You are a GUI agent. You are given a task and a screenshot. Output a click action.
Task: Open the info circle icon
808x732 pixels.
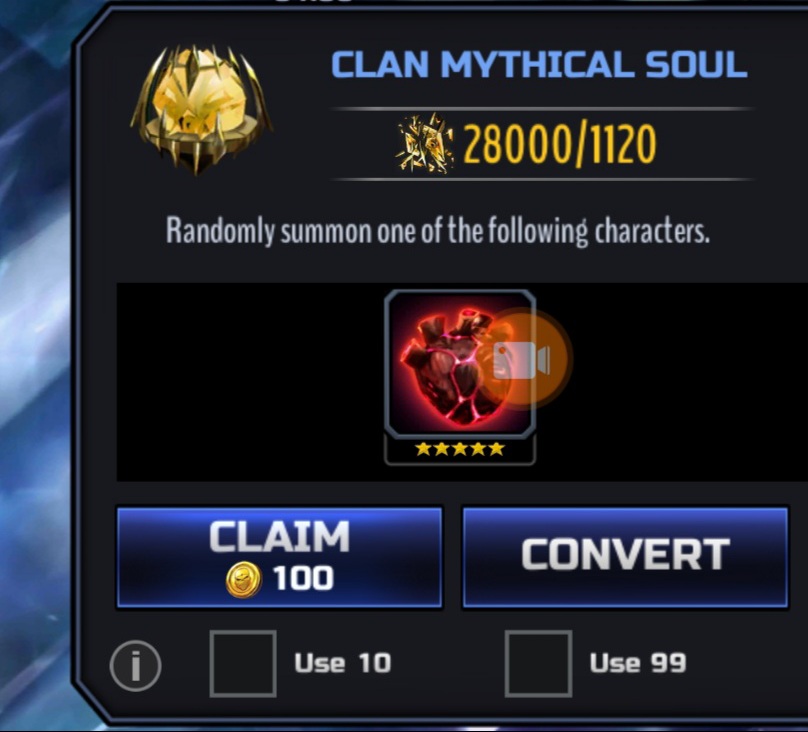click(x=135, y=665)
